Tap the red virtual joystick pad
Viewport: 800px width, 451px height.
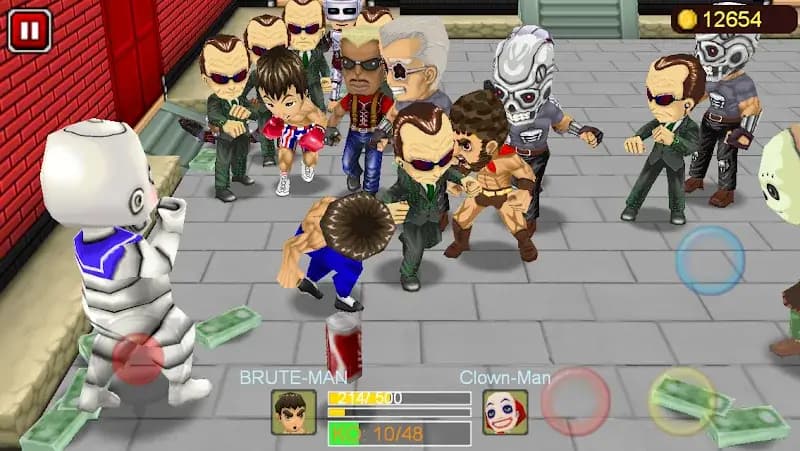coord(138,359)
